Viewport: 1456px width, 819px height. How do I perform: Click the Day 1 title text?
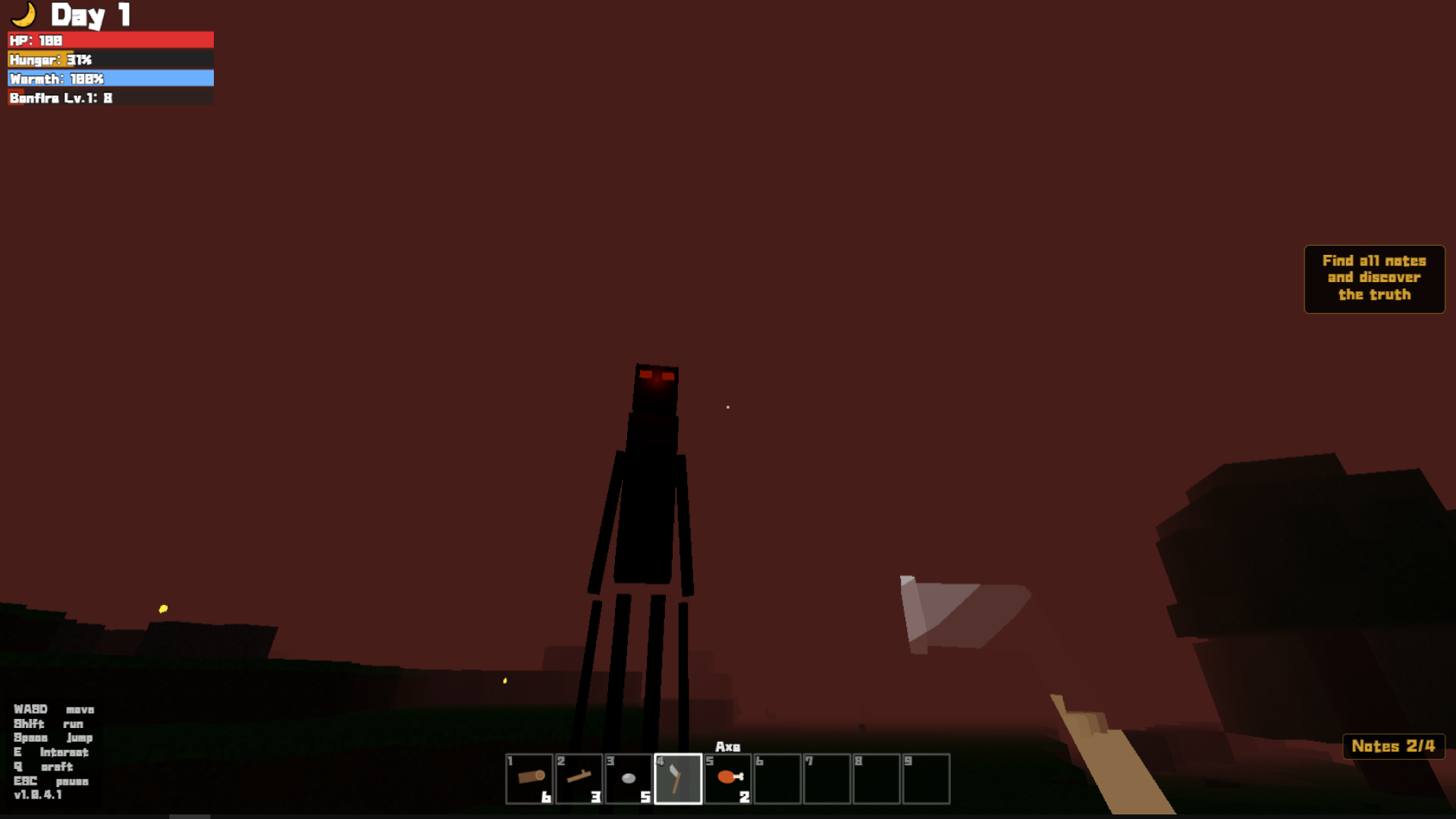click(91, 14)
